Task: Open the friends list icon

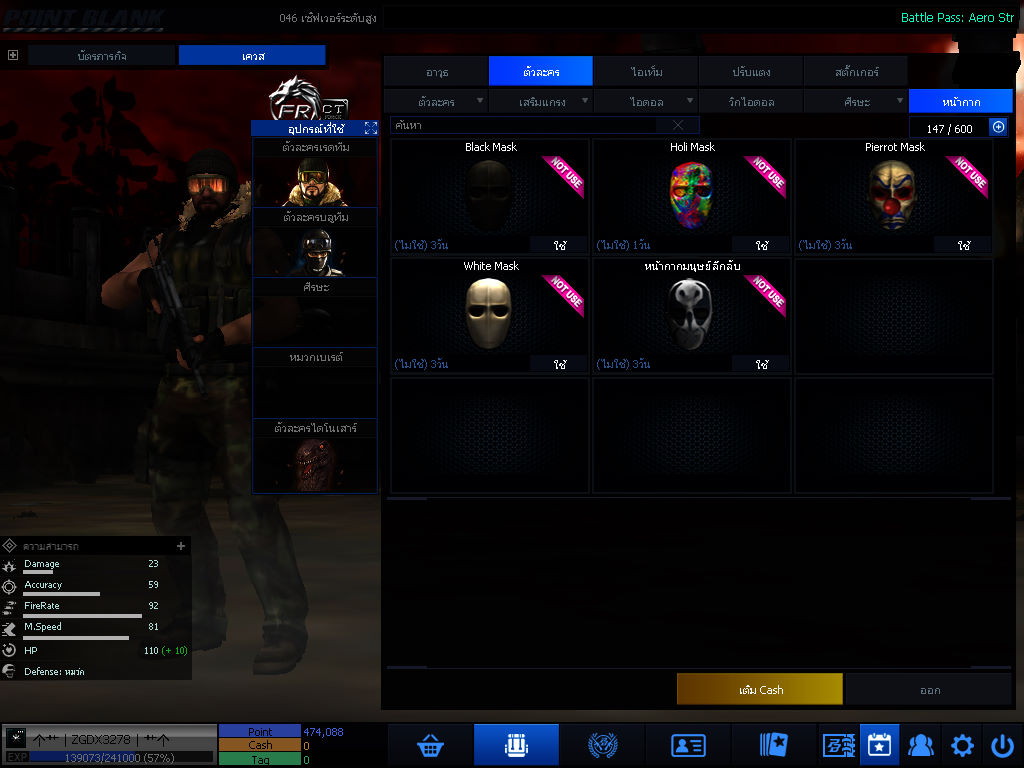Action: point(920,745)
